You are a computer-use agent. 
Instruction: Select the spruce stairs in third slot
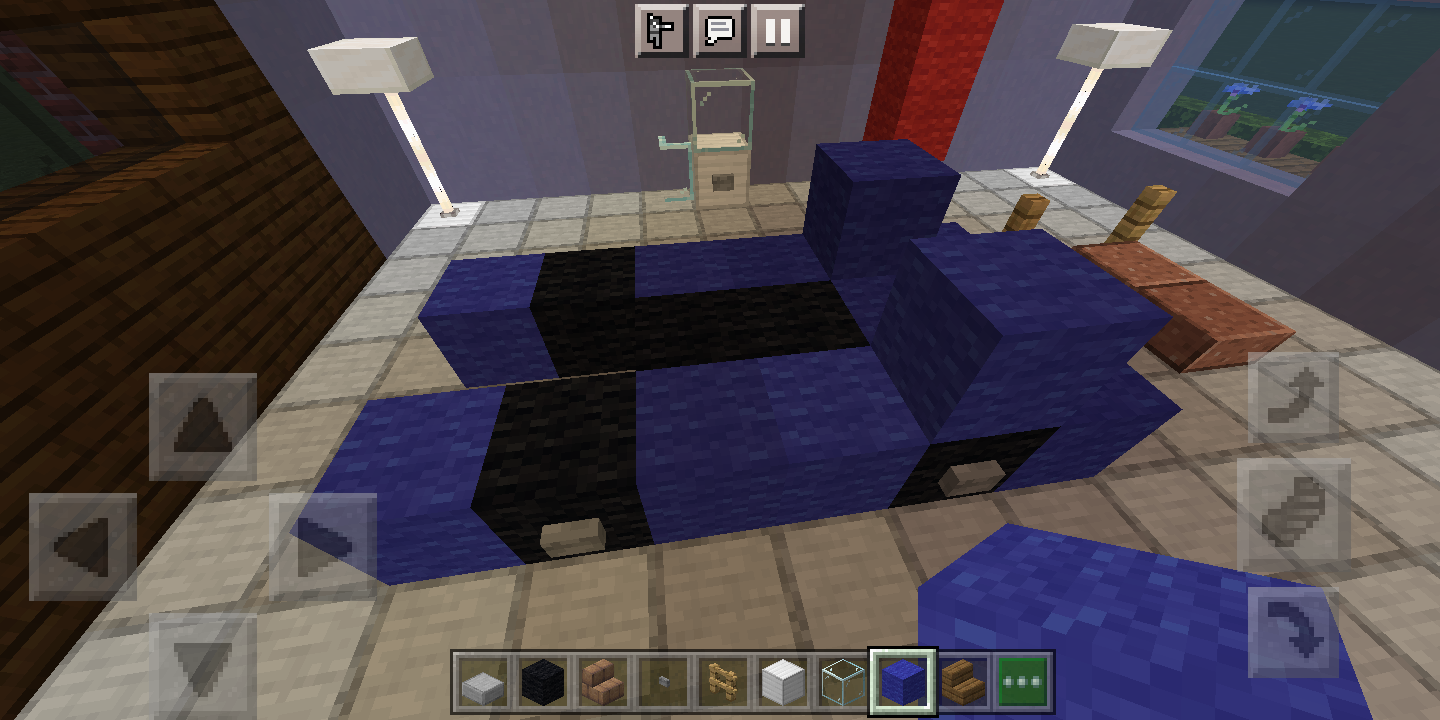tap(605, 680)
